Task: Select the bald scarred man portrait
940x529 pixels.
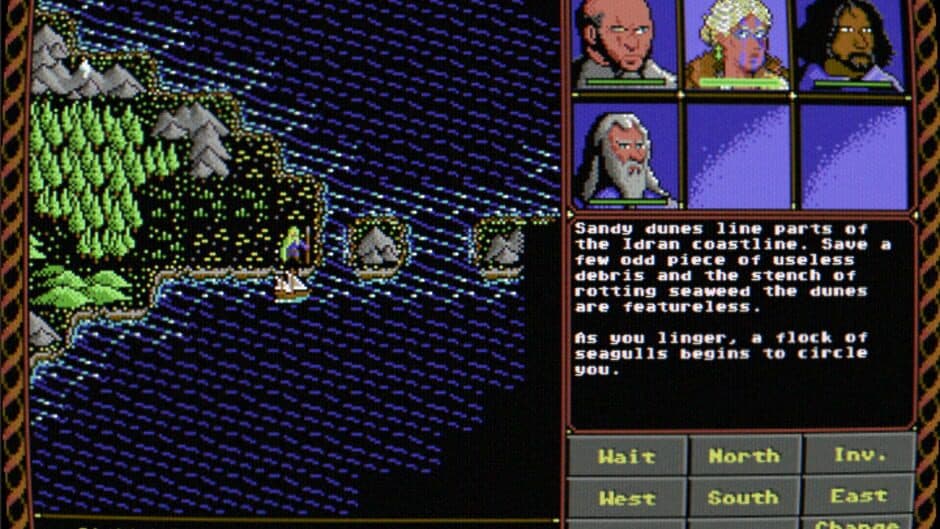Action: tap(626, 45)
